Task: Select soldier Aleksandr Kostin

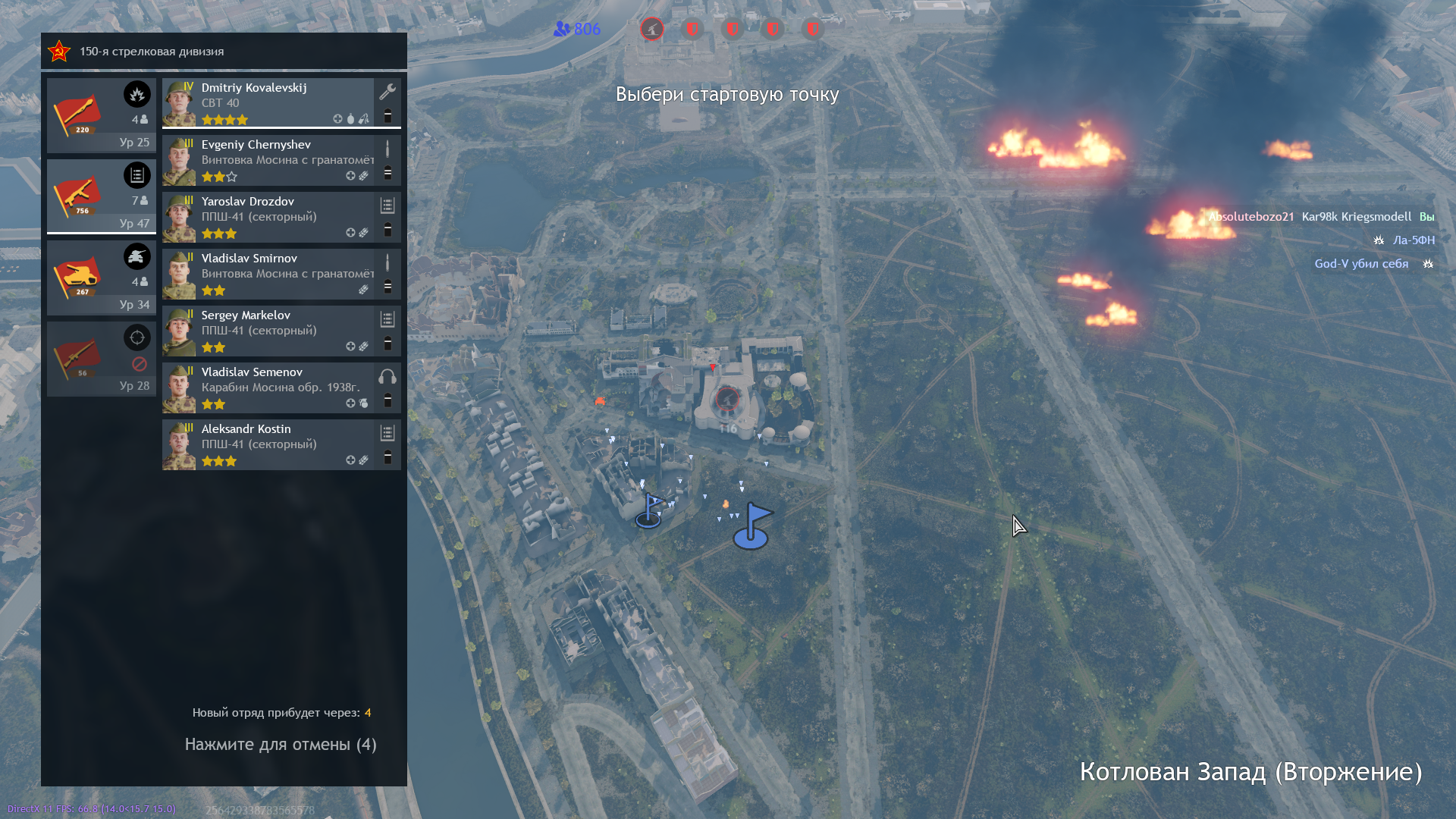Action: 281,444
